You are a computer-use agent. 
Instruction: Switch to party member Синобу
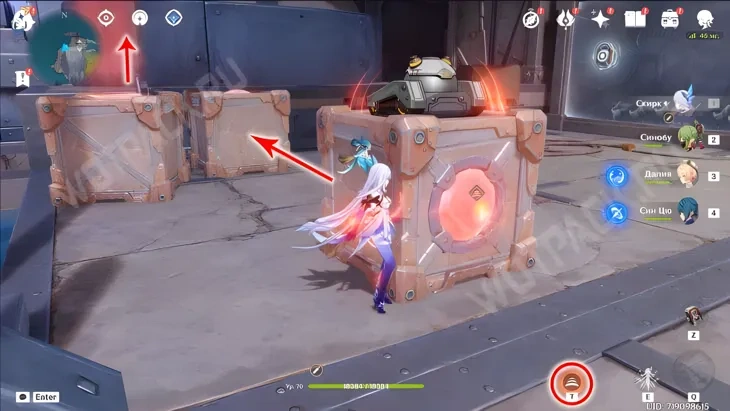686,139
